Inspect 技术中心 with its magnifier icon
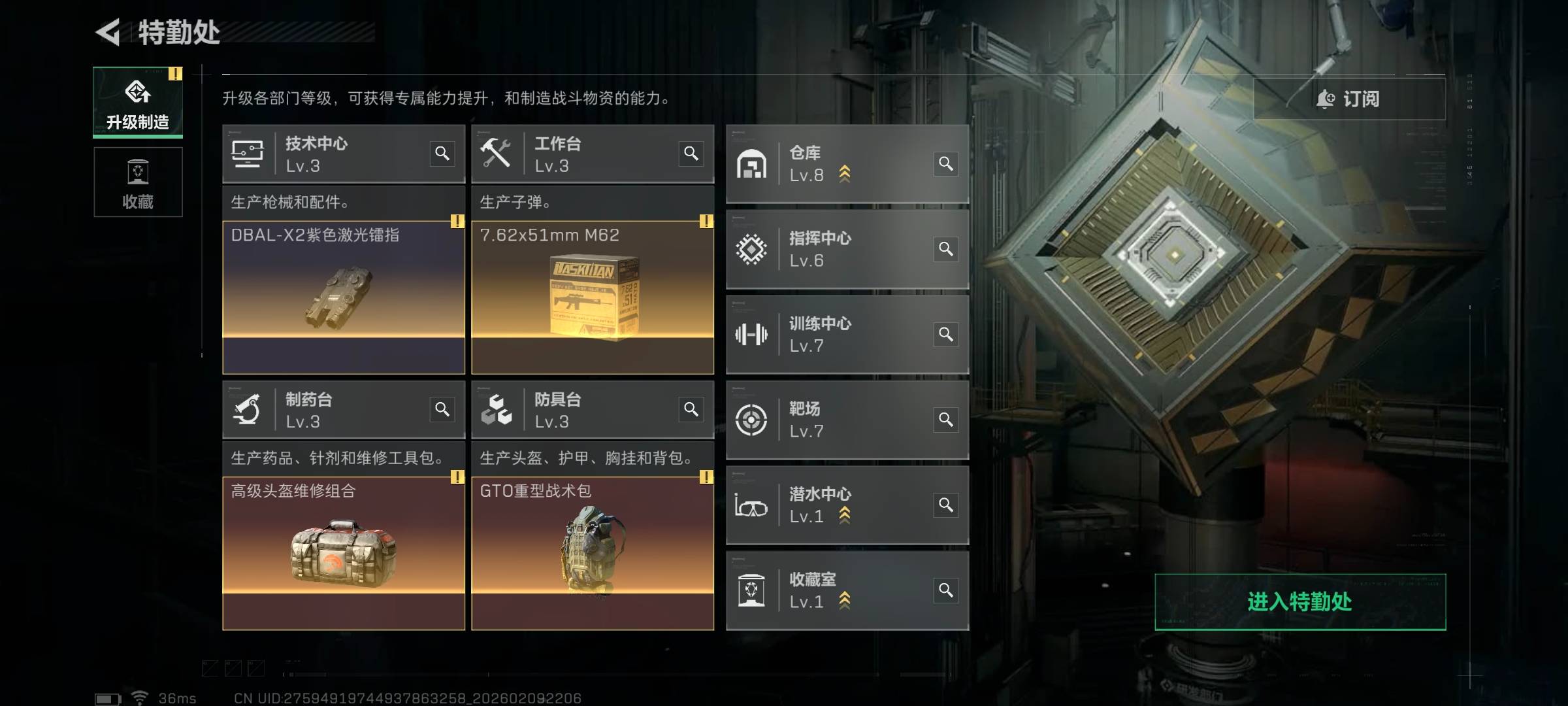 click(442, 154)
